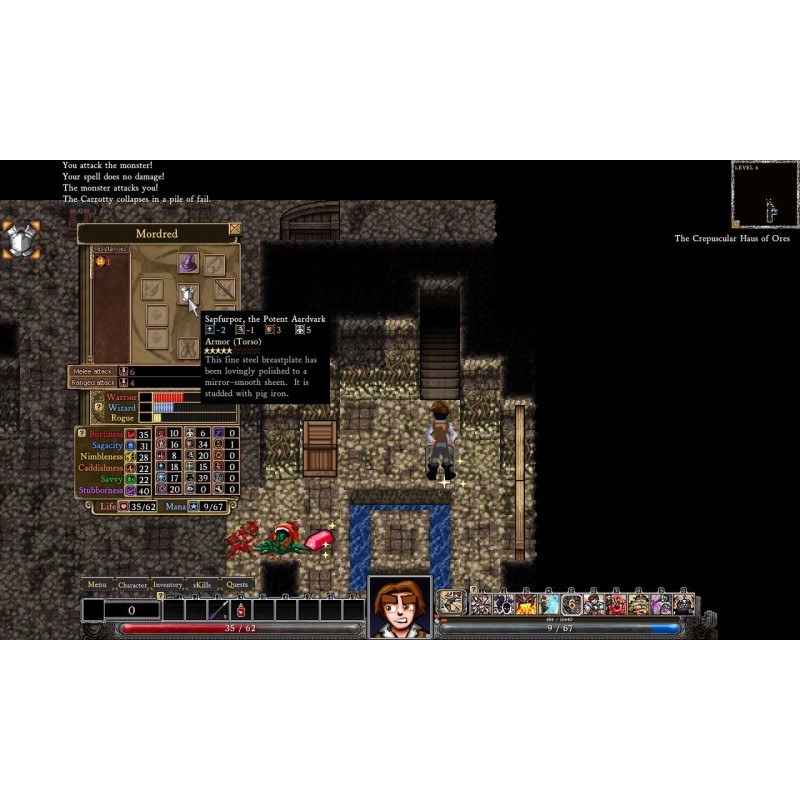The image size is (800, 800).
Task: Click the armor icon beside the character sheet
Action: tap(21, 240)
